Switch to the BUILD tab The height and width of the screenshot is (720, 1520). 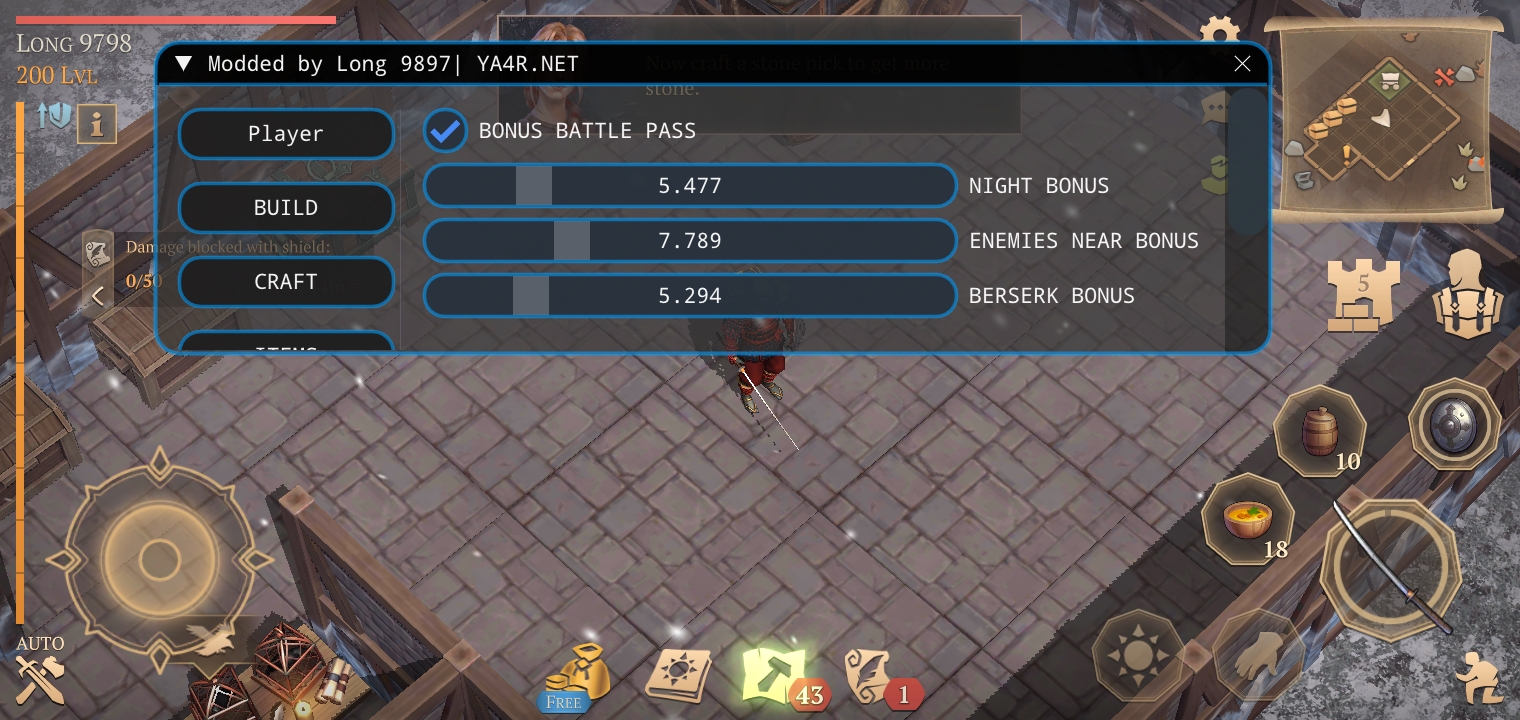(x=286, y=208)
